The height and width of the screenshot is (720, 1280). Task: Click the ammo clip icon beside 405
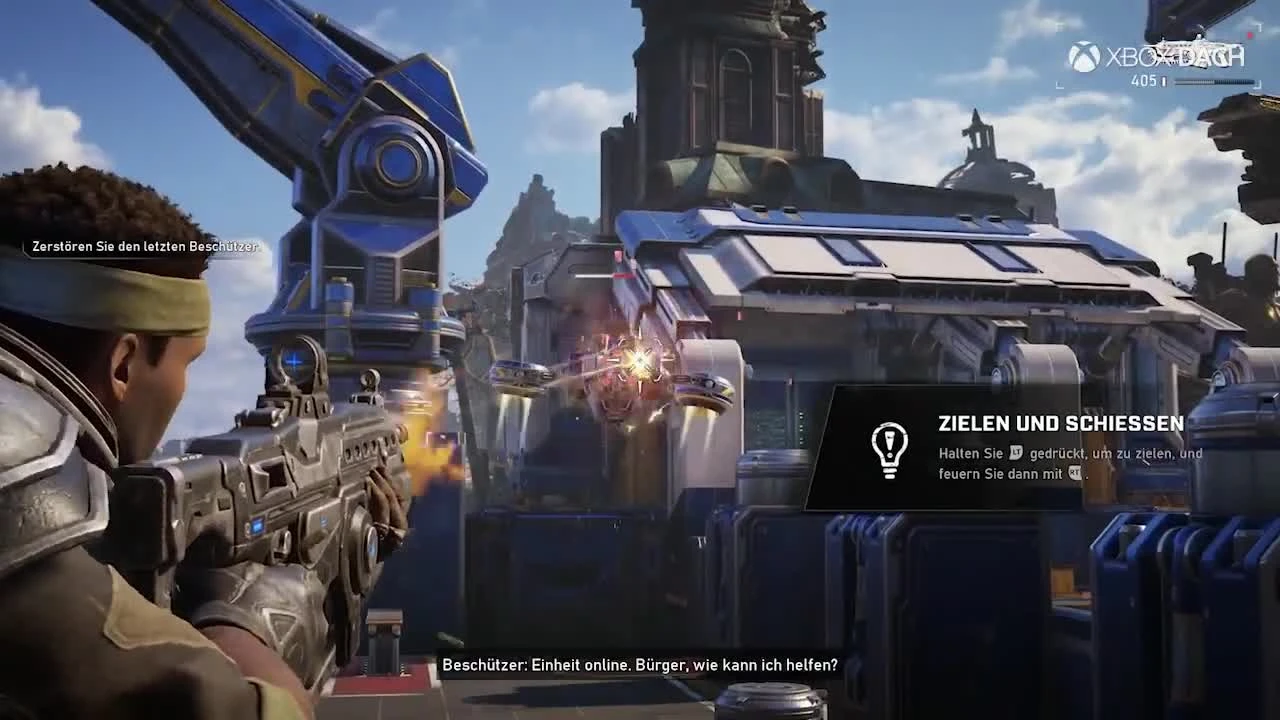[1164, 81]
